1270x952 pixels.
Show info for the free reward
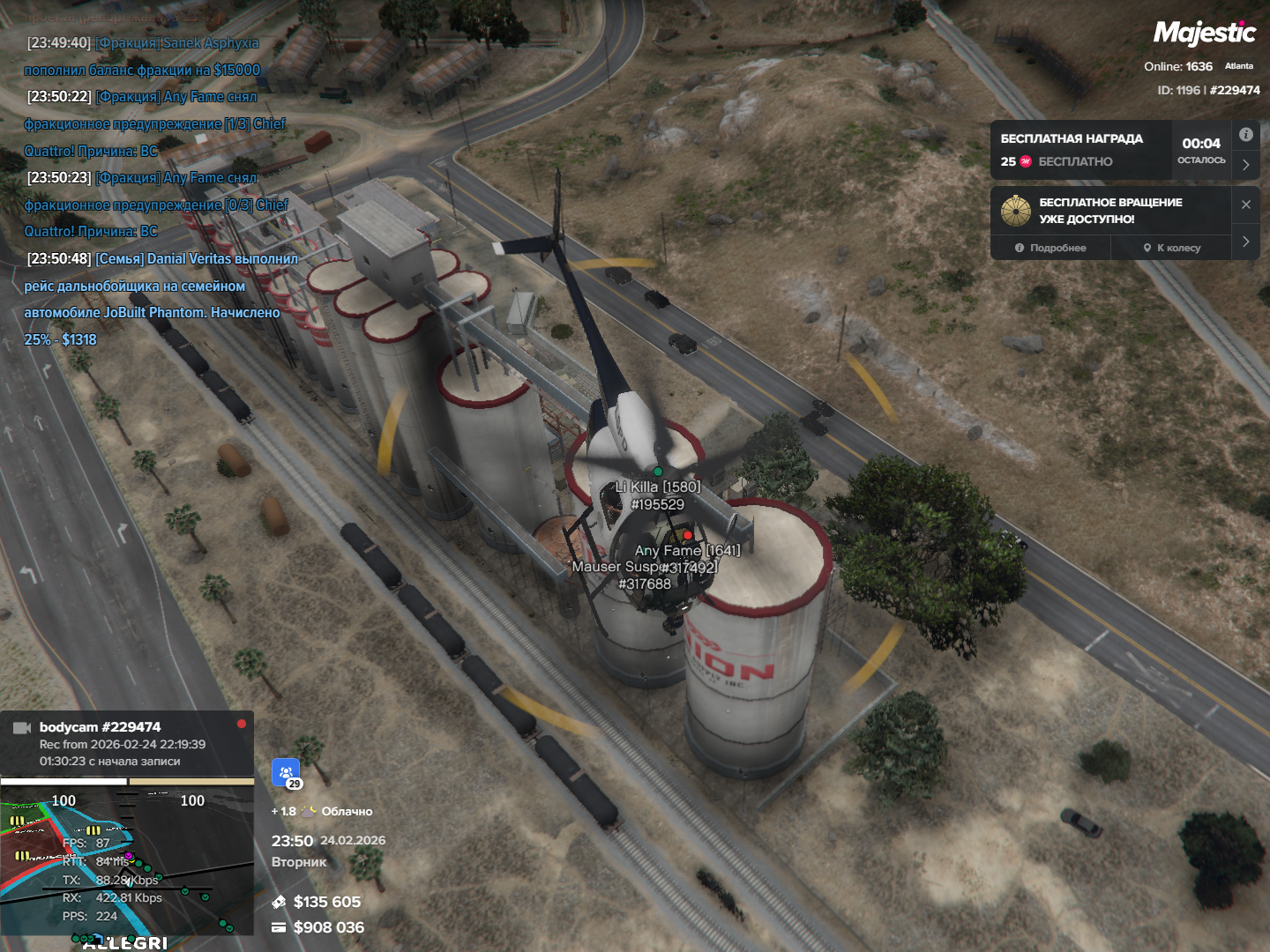[x=1245, y=135]
